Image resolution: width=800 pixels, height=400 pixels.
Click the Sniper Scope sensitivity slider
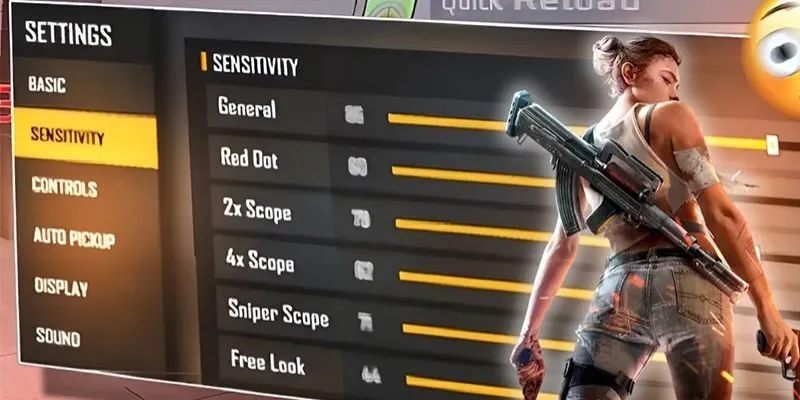click(x=470, y=333)
